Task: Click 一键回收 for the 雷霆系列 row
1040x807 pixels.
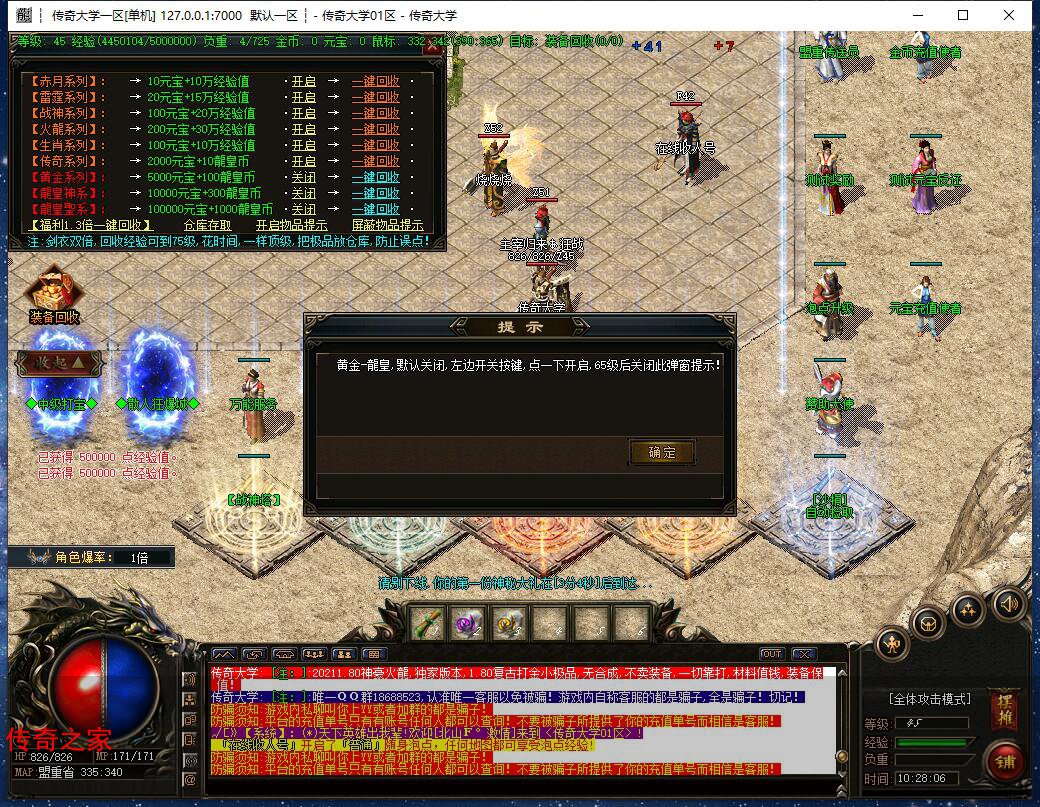Action: tap(375, 97)
